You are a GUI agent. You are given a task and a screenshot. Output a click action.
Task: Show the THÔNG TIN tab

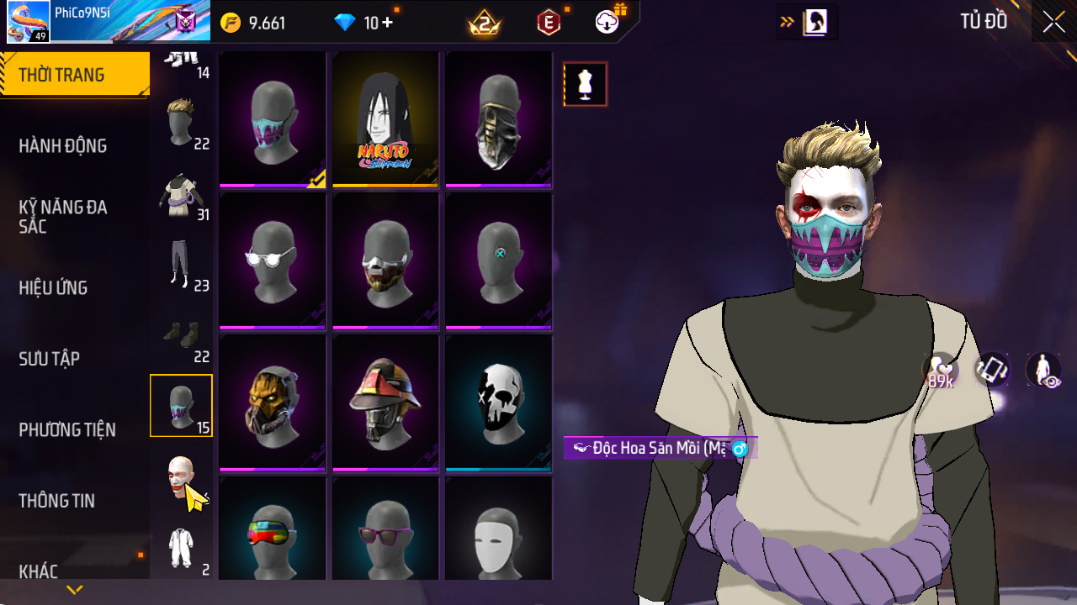coord(57,501)
